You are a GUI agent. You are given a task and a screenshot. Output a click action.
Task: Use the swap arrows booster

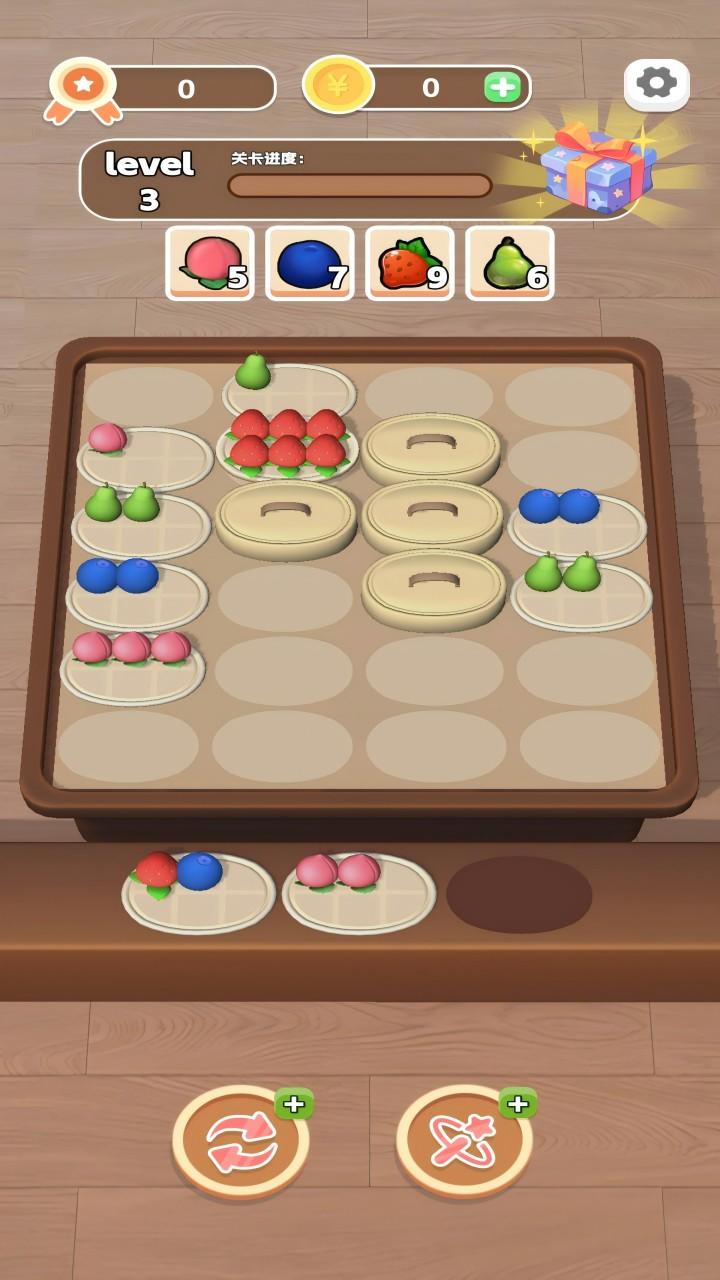[x=241, y=1141]
